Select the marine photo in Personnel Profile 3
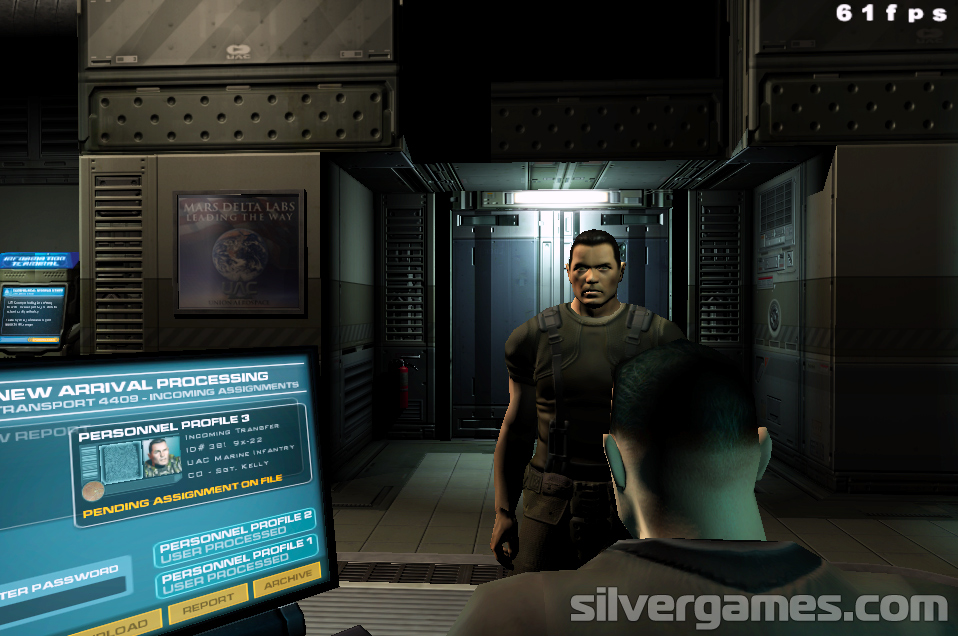The height and width of the screenshot is (636, 958). (161, 459)
